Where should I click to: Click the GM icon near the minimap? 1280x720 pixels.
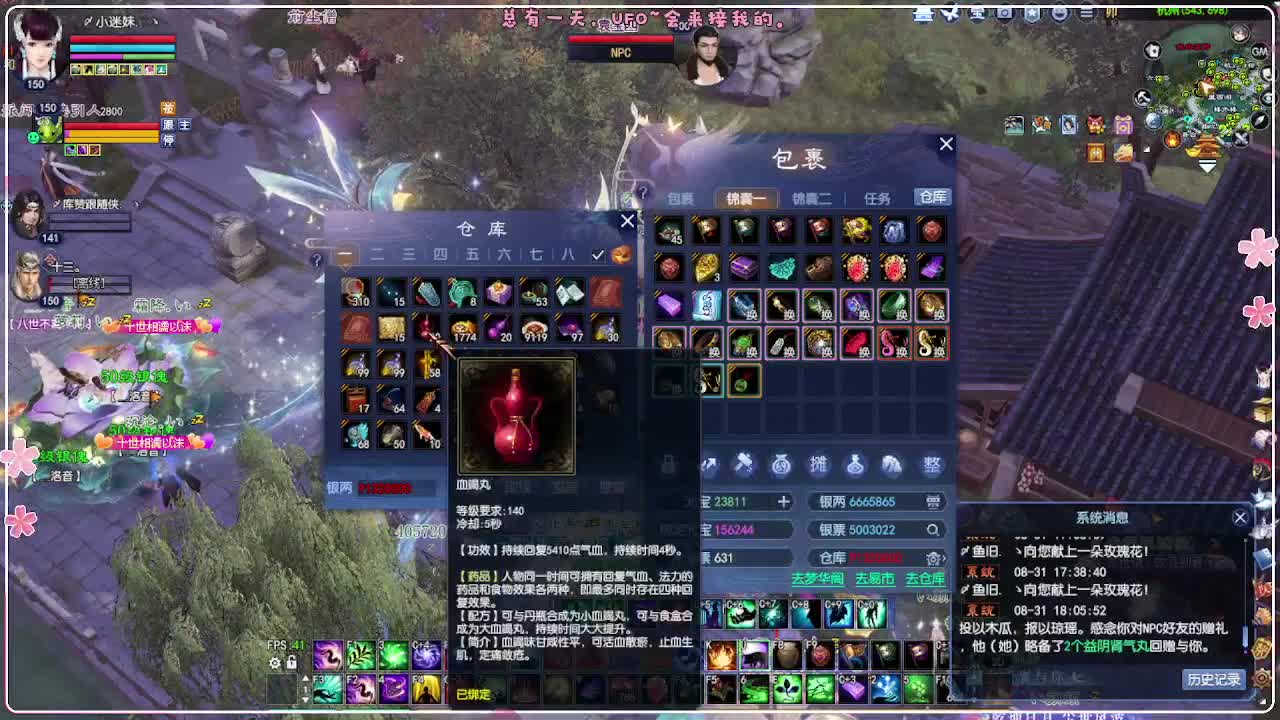1259,52
